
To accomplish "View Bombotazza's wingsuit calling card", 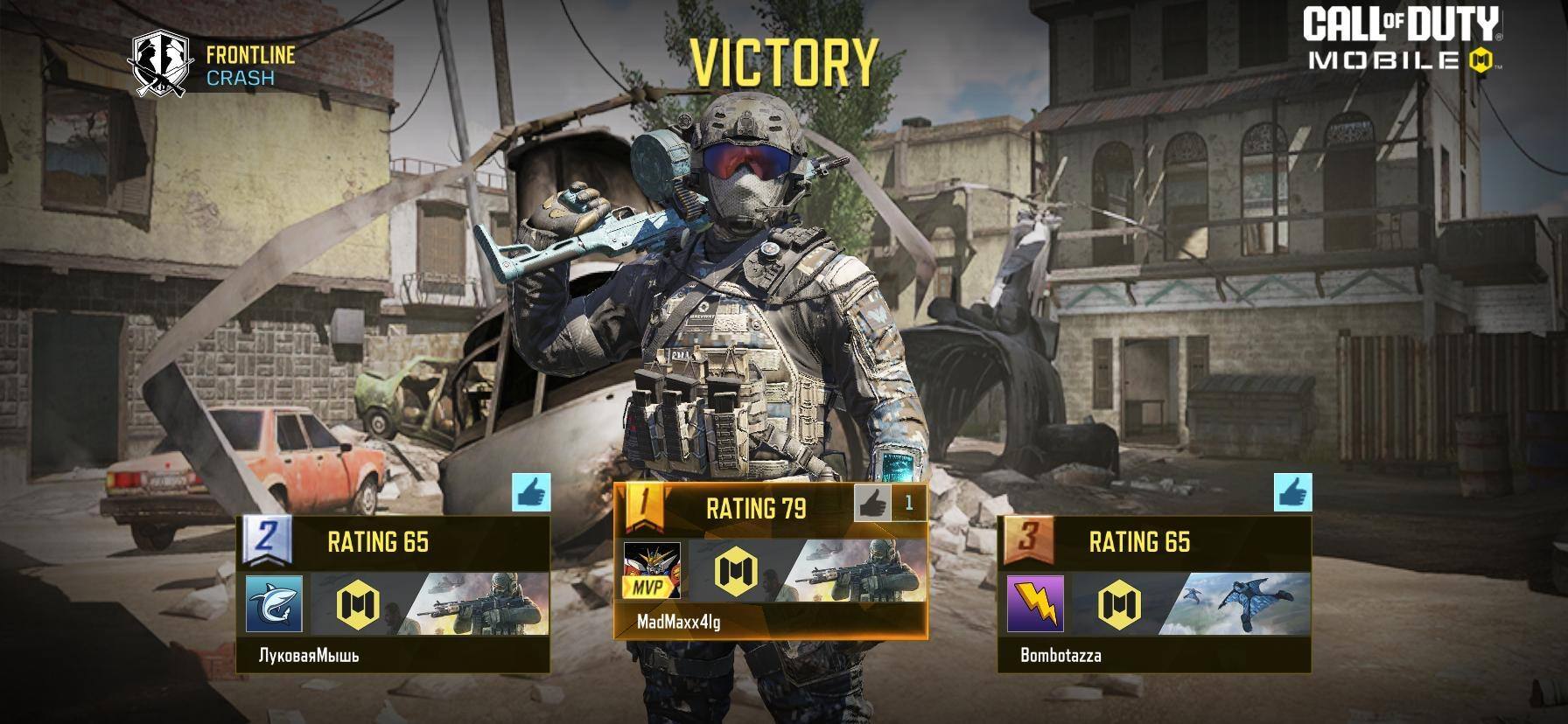I will [x=1235, y=603].
